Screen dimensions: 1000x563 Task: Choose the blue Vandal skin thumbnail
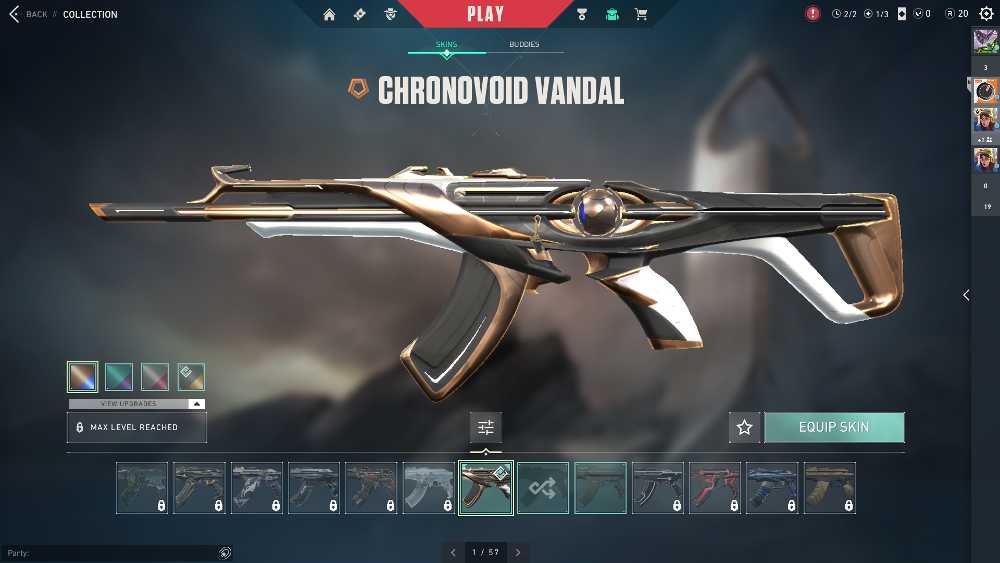click(772, 488)
